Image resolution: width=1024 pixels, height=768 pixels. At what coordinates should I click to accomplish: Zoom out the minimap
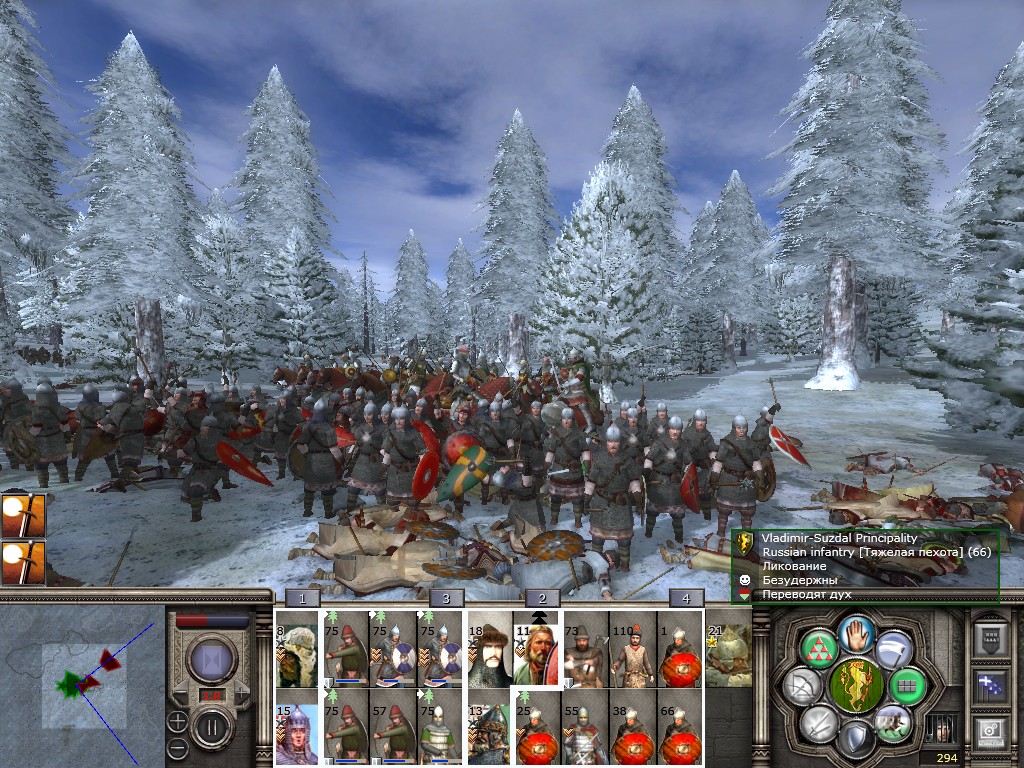click(177, 746)
